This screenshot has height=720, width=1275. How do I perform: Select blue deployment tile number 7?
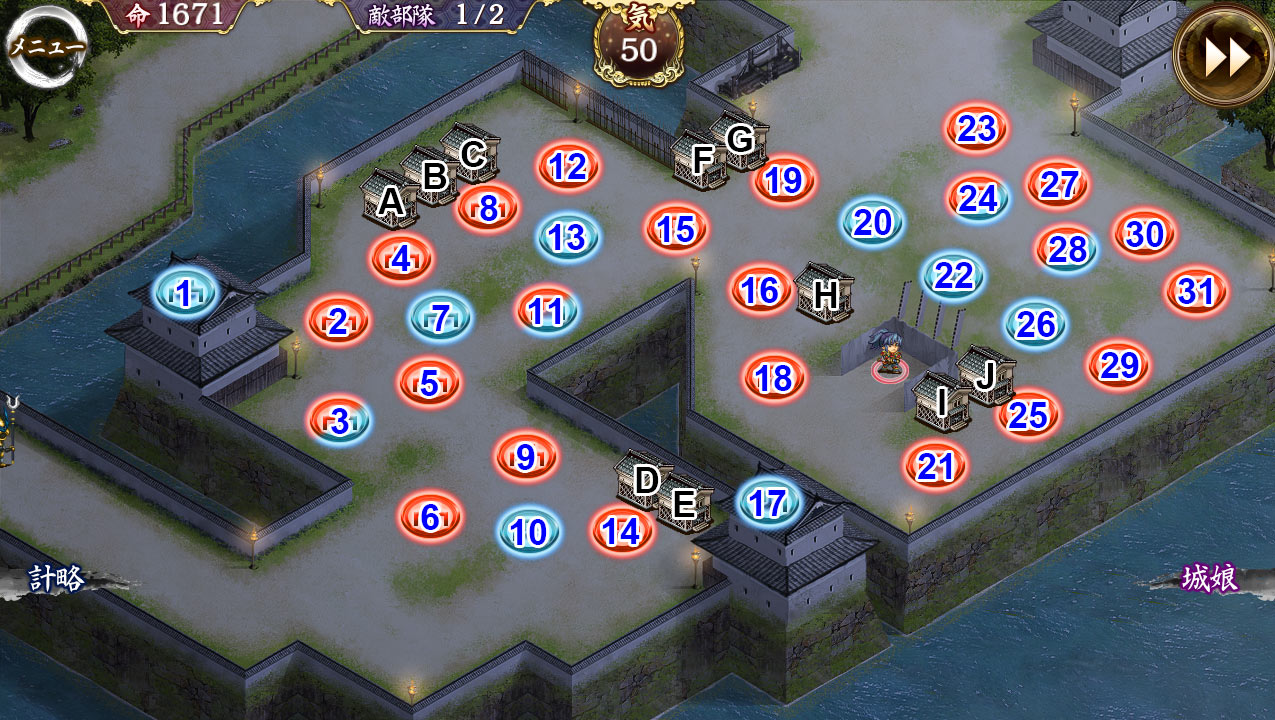(x=440, y=317)
